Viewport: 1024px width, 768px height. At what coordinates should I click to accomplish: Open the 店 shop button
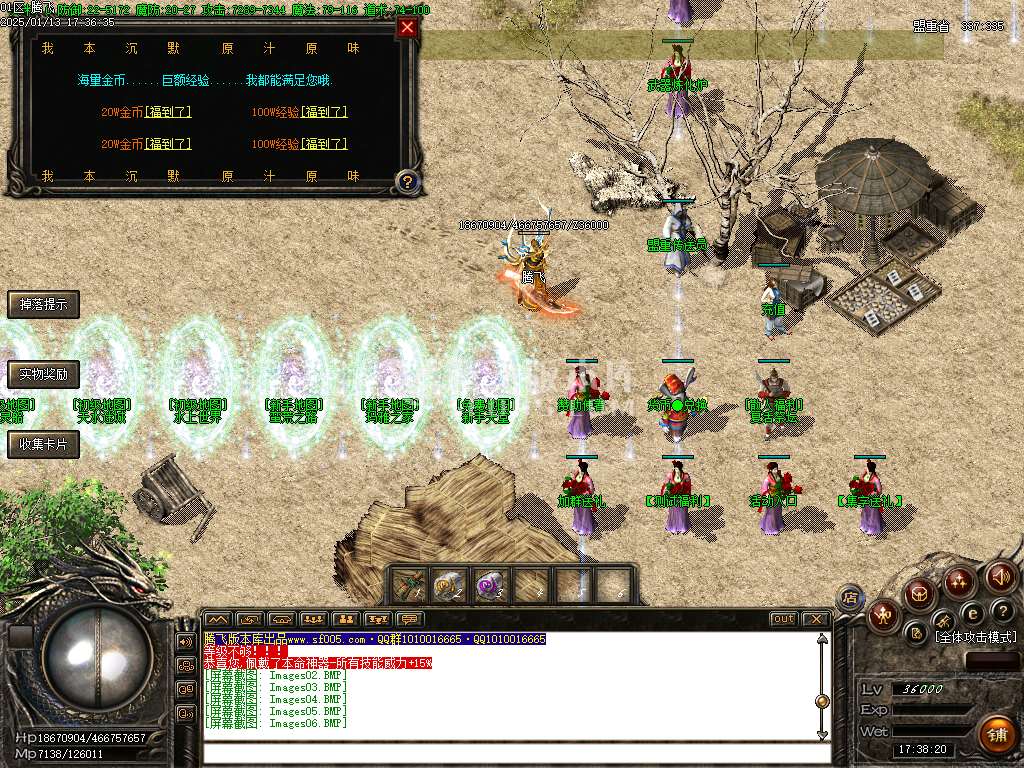point(850,598)
